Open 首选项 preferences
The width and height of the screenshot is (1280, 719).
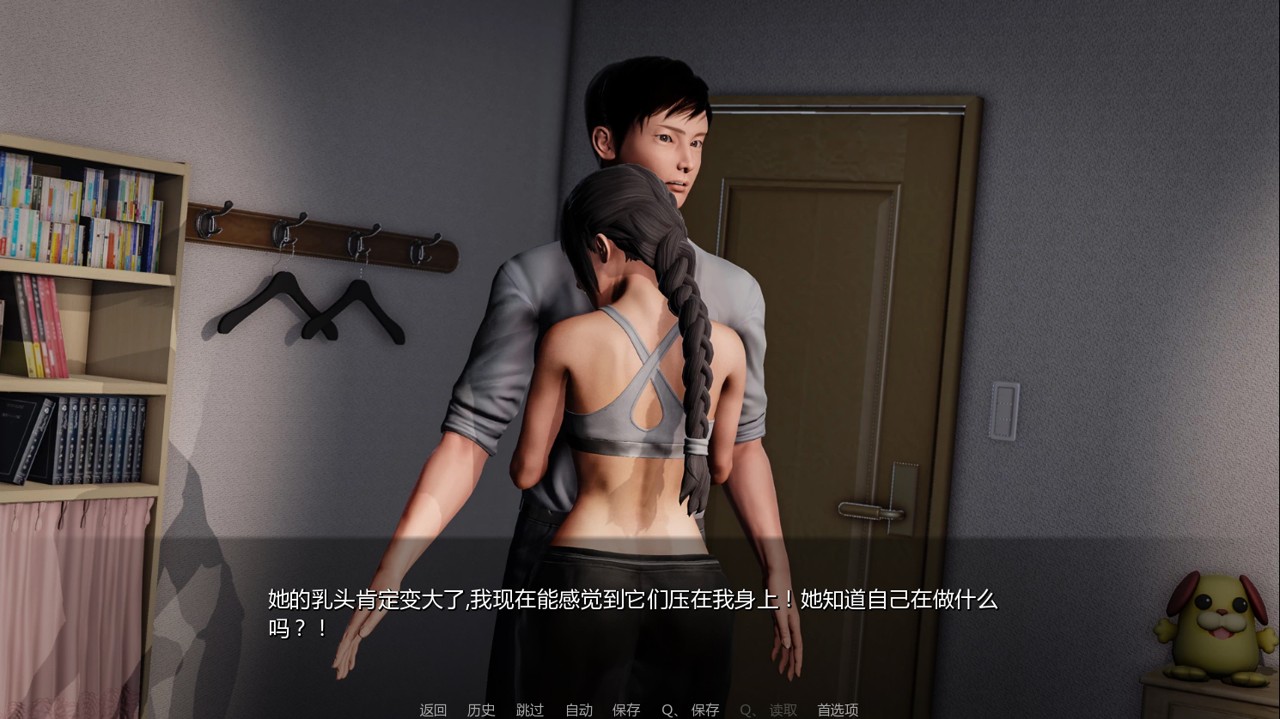click(837, 710)
